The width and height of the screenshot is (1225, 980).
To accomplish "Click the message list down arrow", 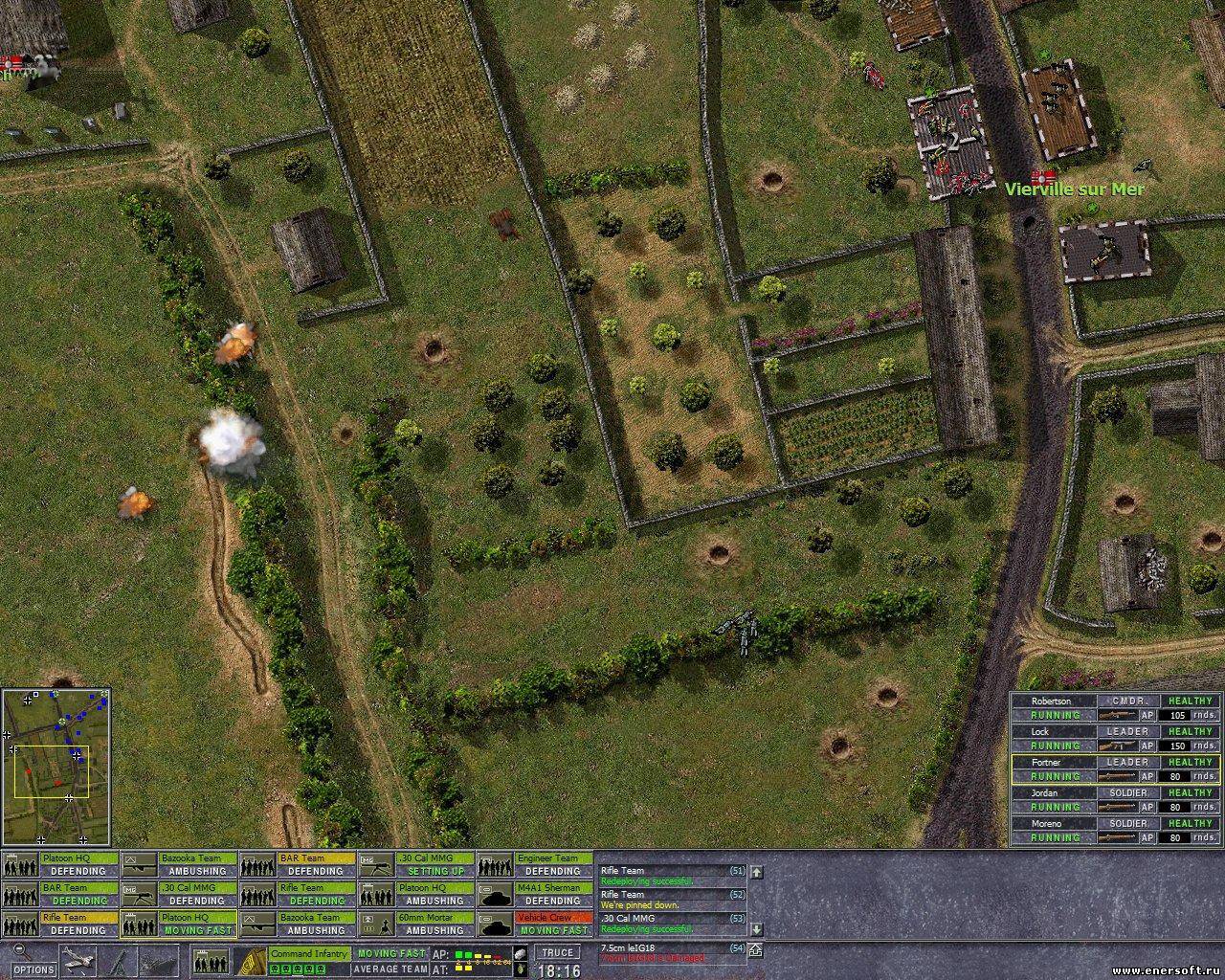I will 755,925.
